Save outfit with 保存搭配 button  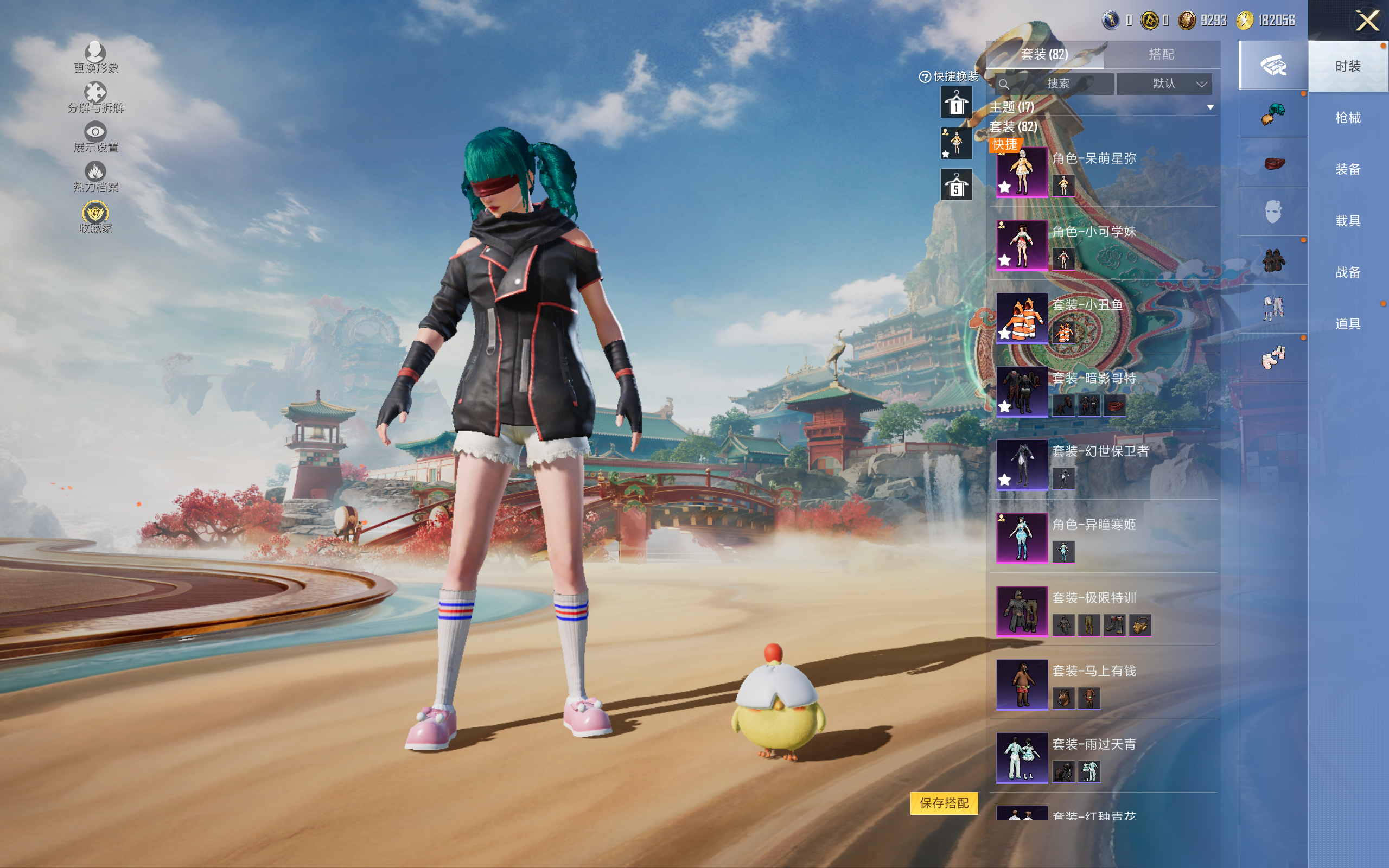point(944,802)
